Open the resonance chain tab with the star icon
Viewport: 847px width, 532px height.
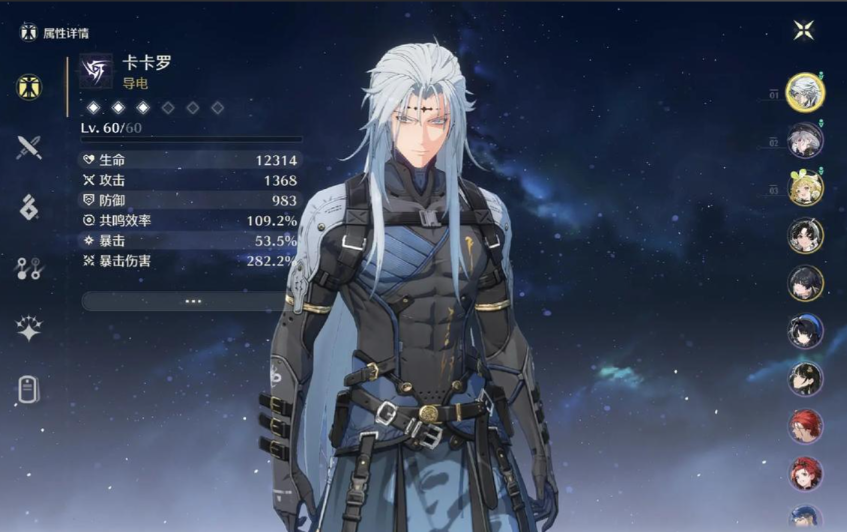tap(29, 329)
